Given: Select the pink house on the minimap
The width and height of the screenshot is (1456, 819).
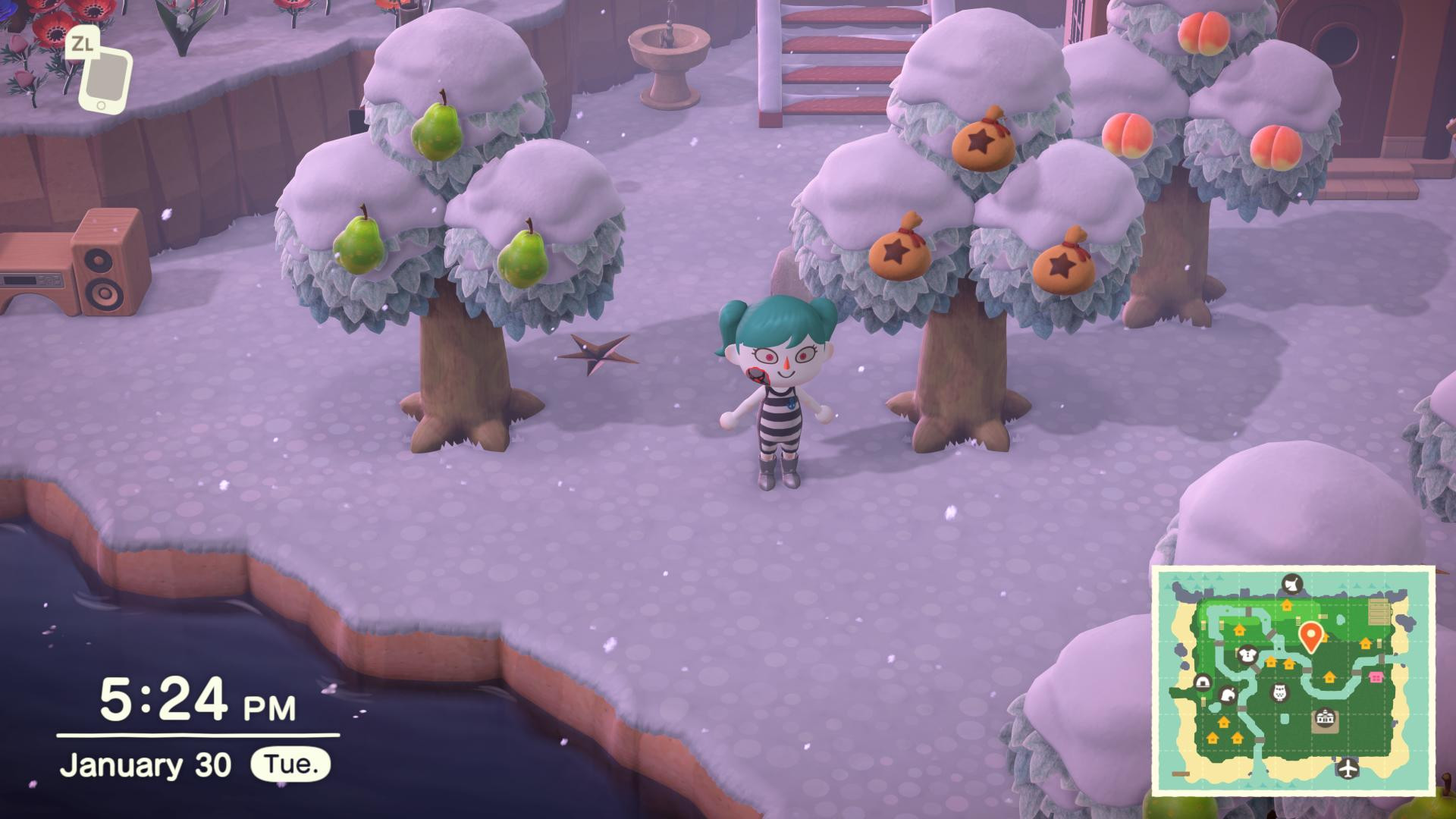Looking at the screenshot, I should coord(1376,676).
